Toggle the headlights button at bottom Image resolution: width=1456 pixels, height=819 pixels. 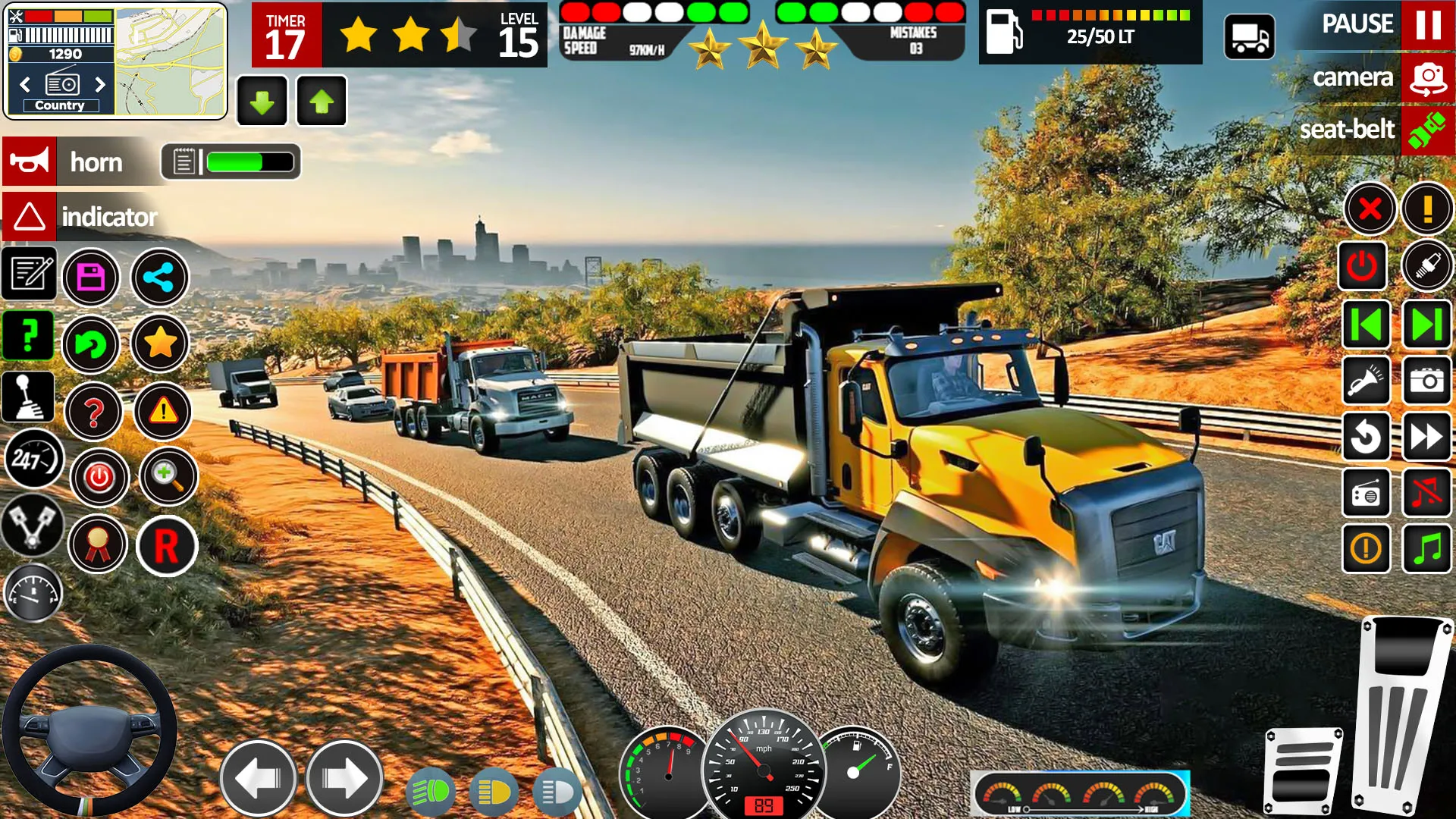coord(431,791)
